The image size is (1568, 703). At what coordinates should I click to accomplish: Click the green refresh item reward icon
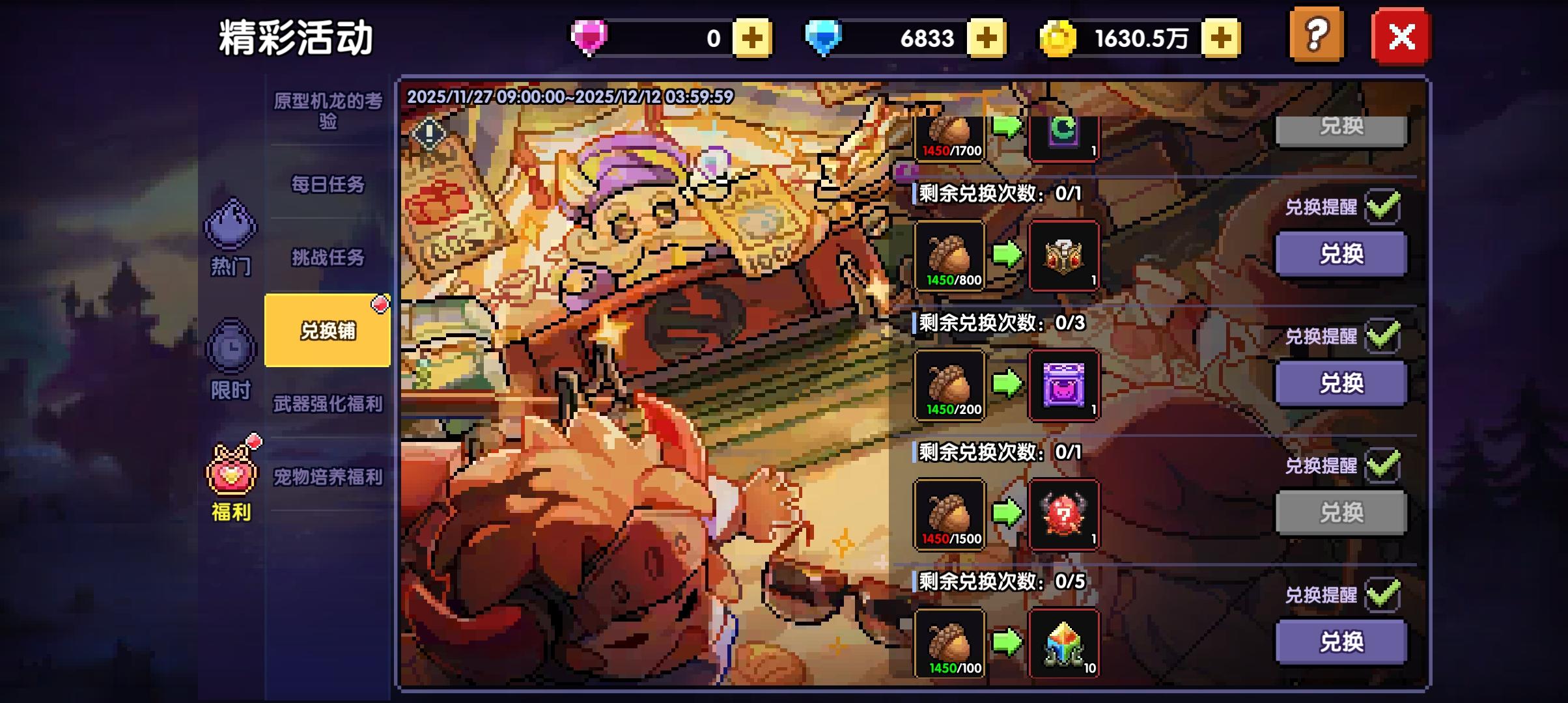coord(1064,130)
